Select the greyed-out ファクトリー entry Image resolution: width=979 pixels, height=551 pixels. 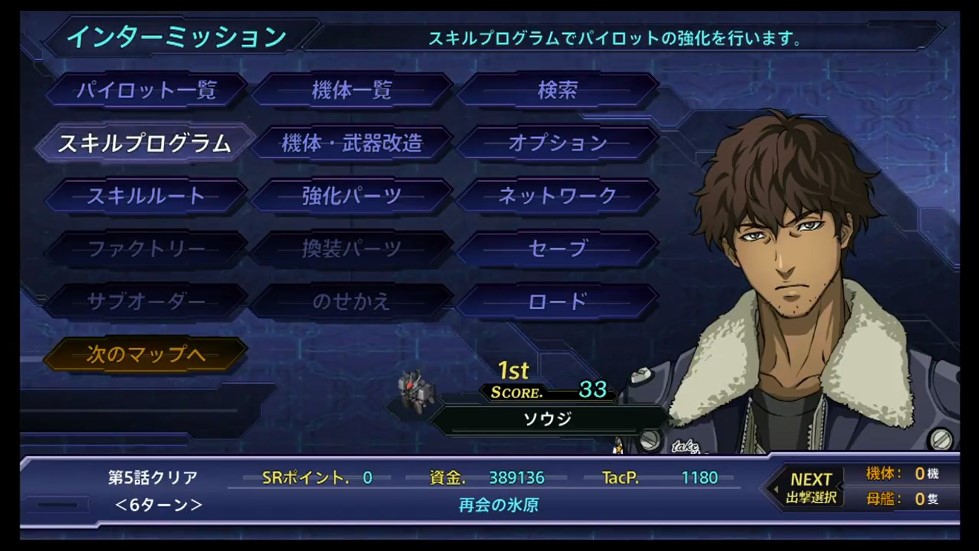(x=146, y=249)
